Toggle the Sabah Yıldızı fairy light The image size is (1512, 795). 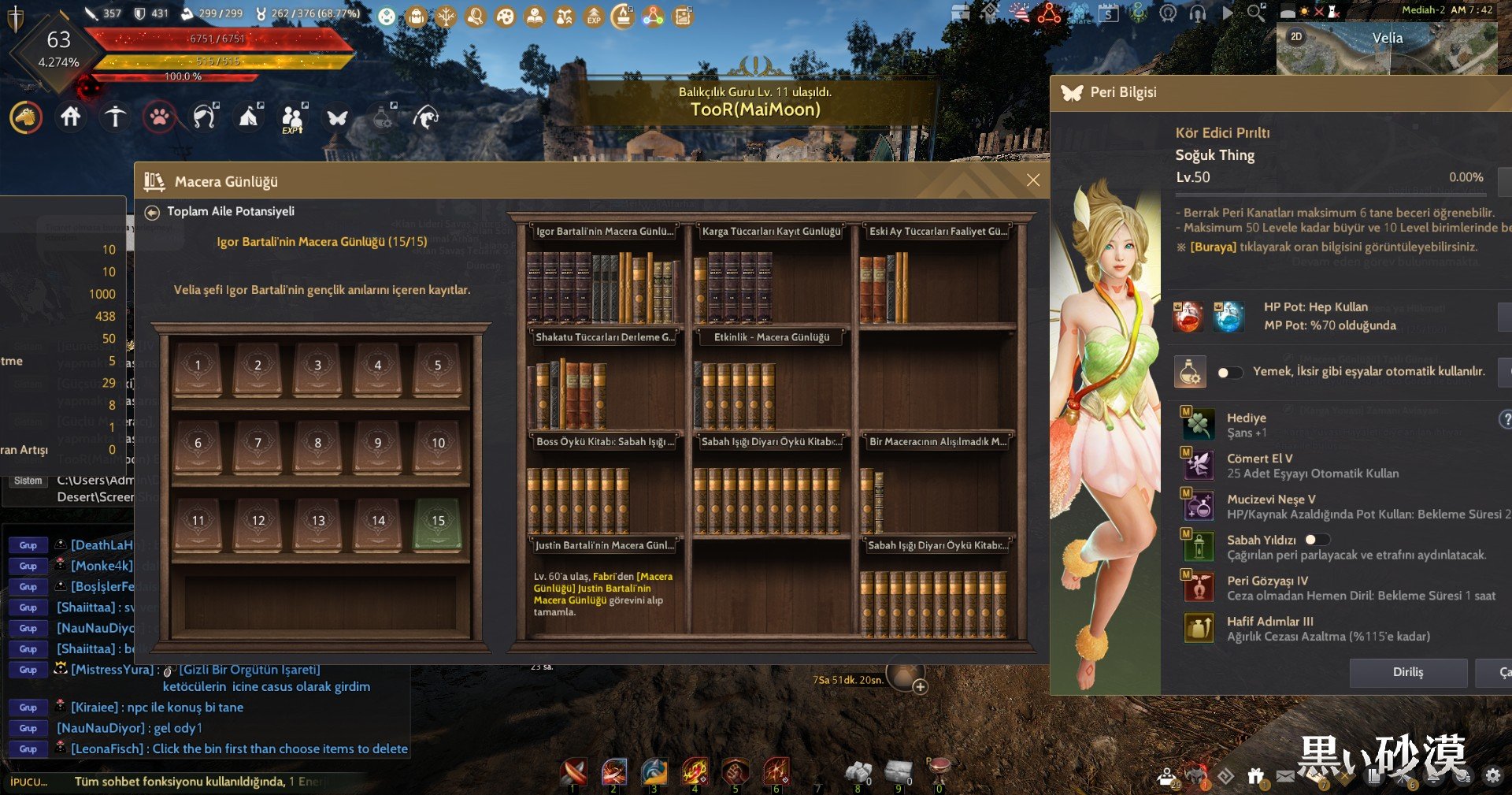click(1317, 540)
